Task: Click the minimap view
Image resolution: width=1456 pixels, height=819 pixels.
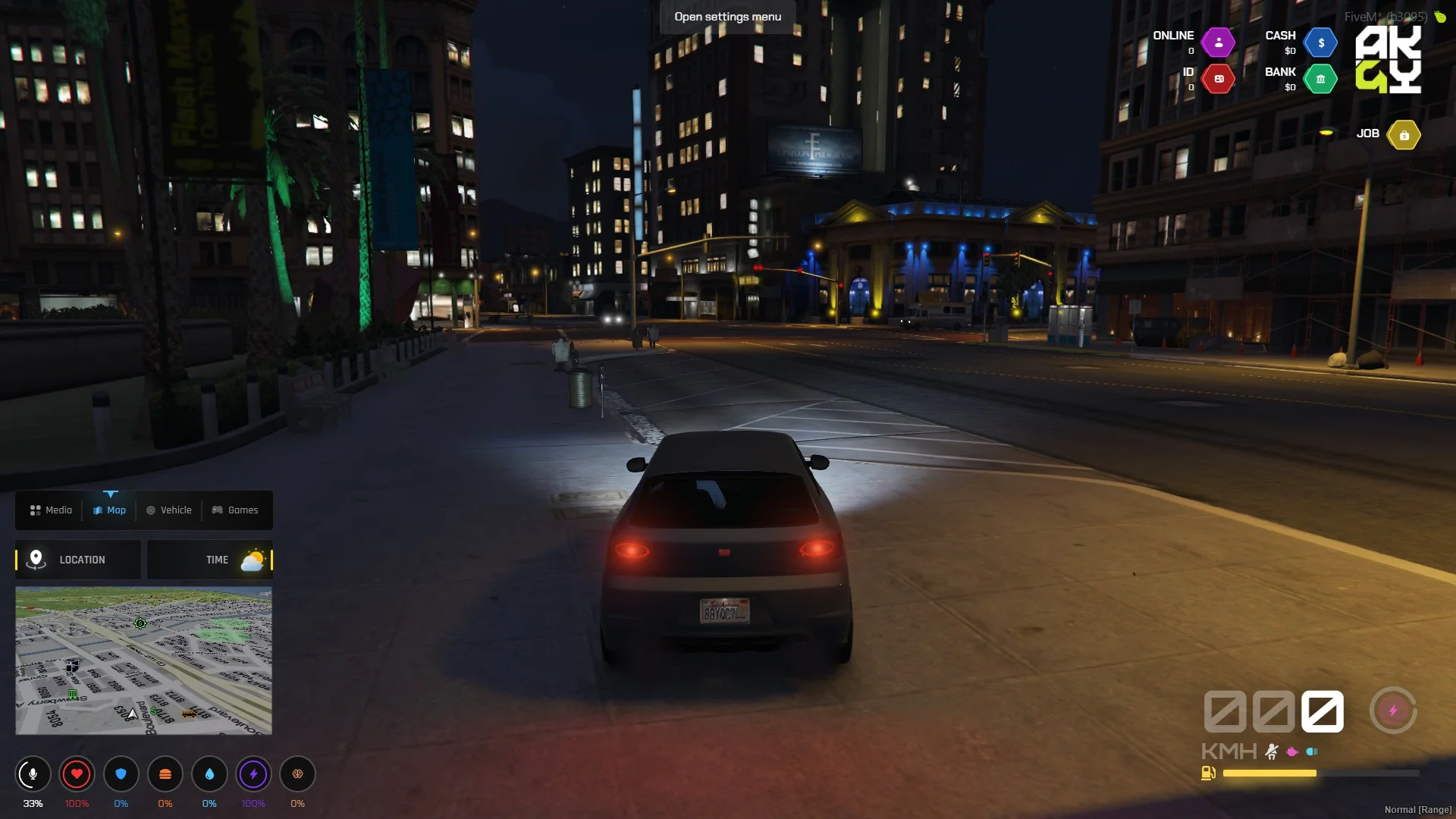Action: (143, 661)
